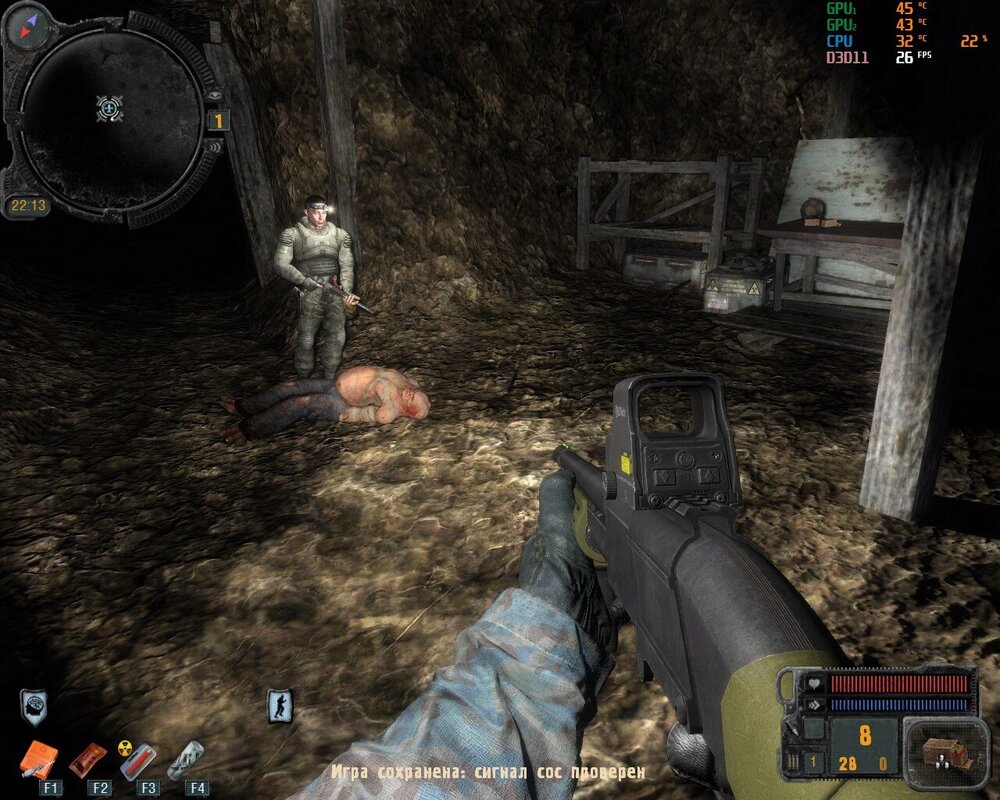
Task: Click the map marker at the minimap centre
Action: click(x=110, y=108)
